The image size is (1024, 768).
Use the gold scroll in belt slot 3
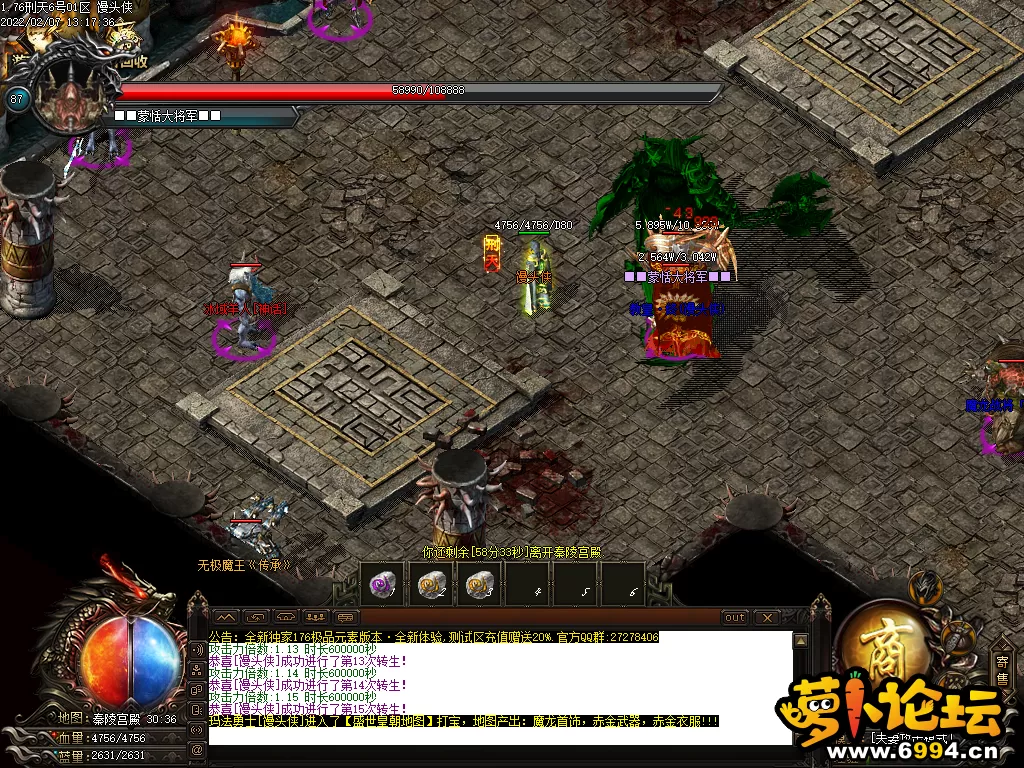tap(480, 586)
